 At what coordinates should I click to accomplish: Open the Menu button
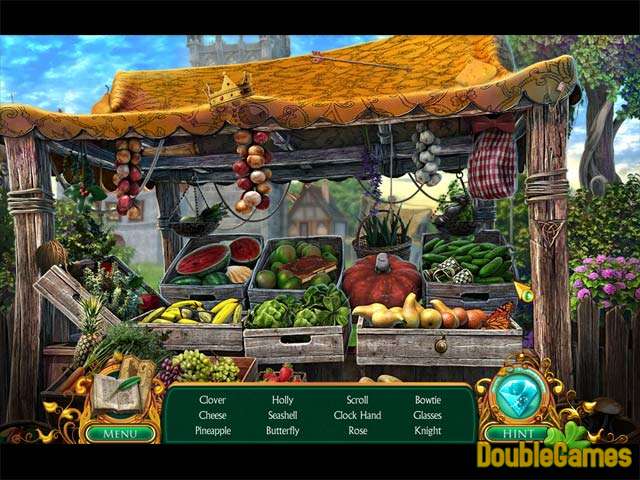tap(120, 433)
